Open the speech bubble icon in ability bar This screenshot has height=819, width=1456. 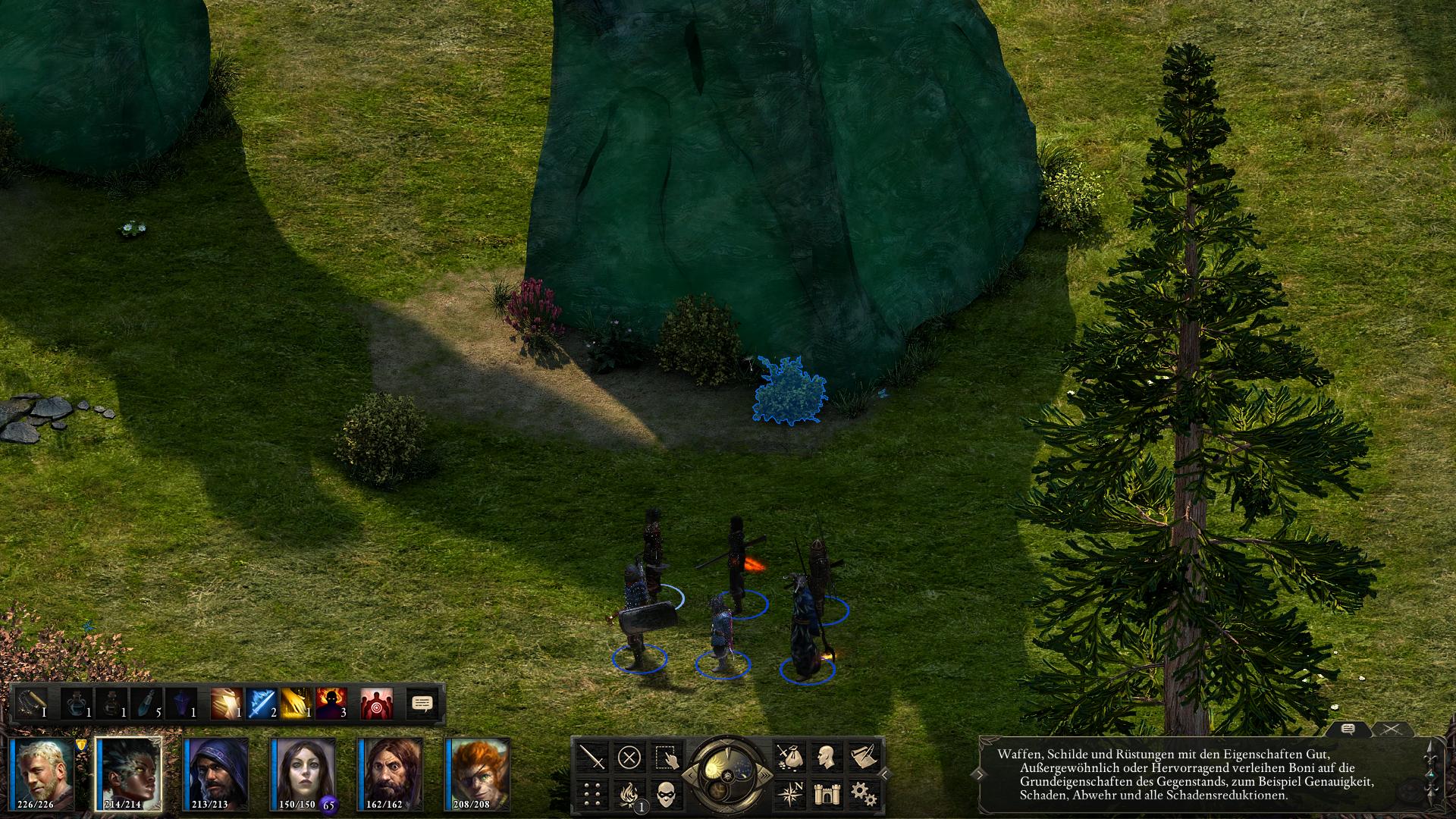(422, 704)
